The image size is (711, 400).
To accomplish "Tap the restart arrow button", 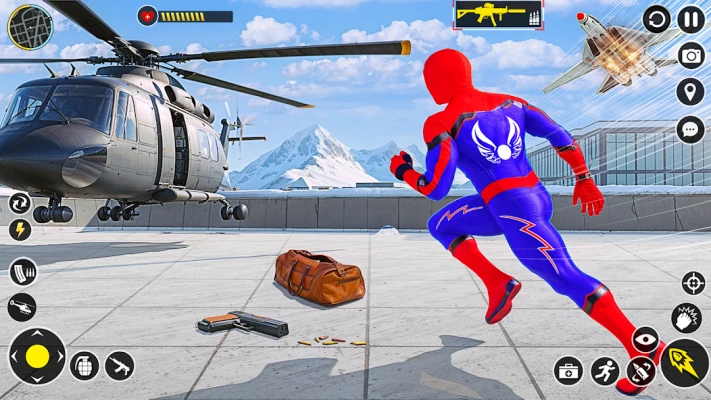I will 656,19.
